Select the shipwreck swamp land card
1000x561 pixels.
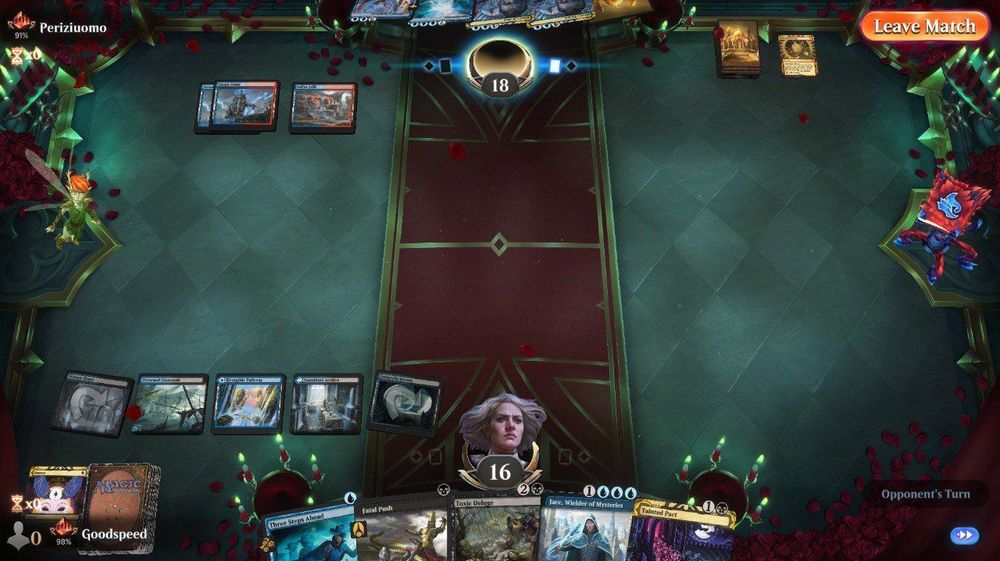click(x=169, y=404)
